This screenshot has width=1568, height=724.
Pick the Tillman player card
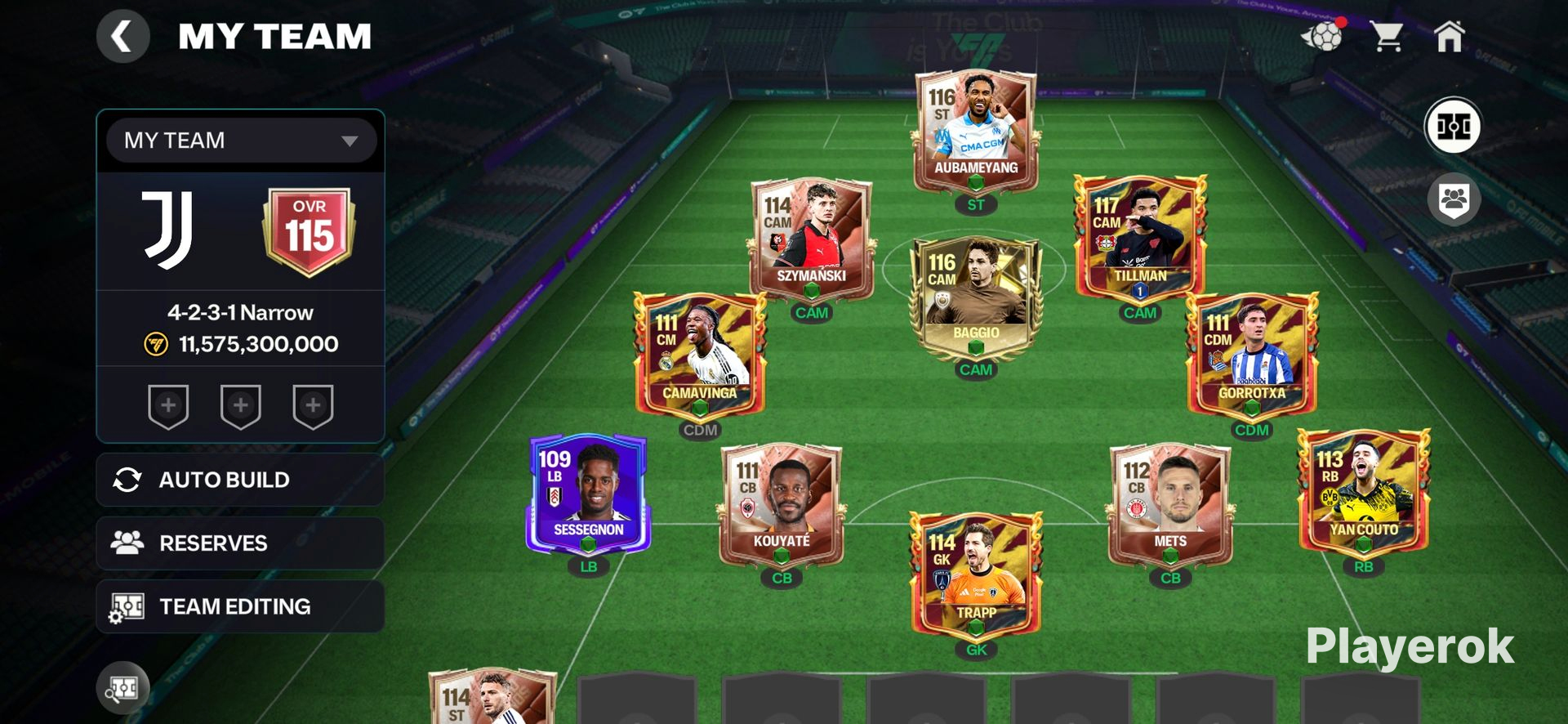click(x=1140, y=237)
